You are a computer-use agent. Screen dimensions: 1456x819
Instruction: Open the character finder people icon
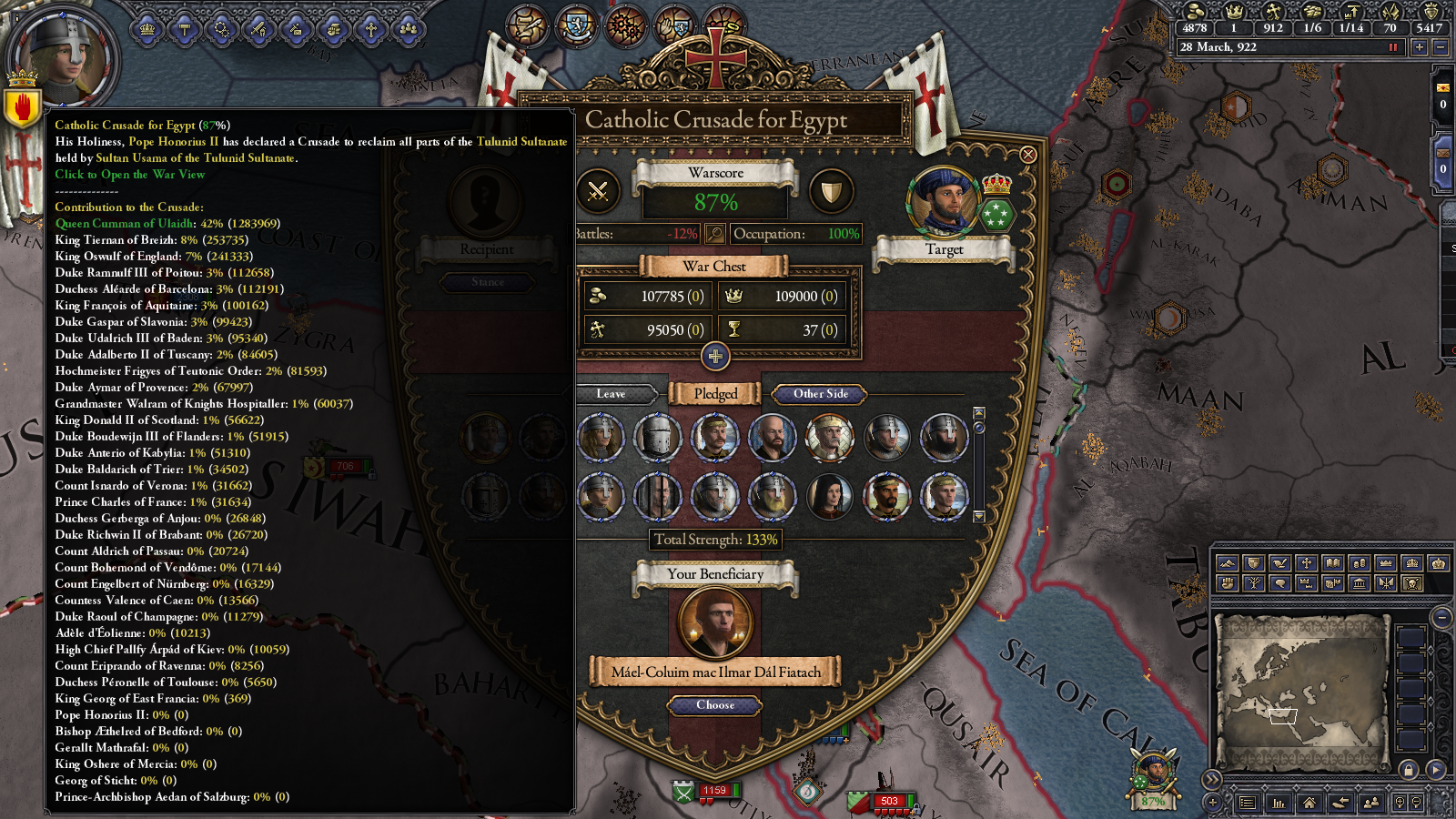pos(1371,803)
